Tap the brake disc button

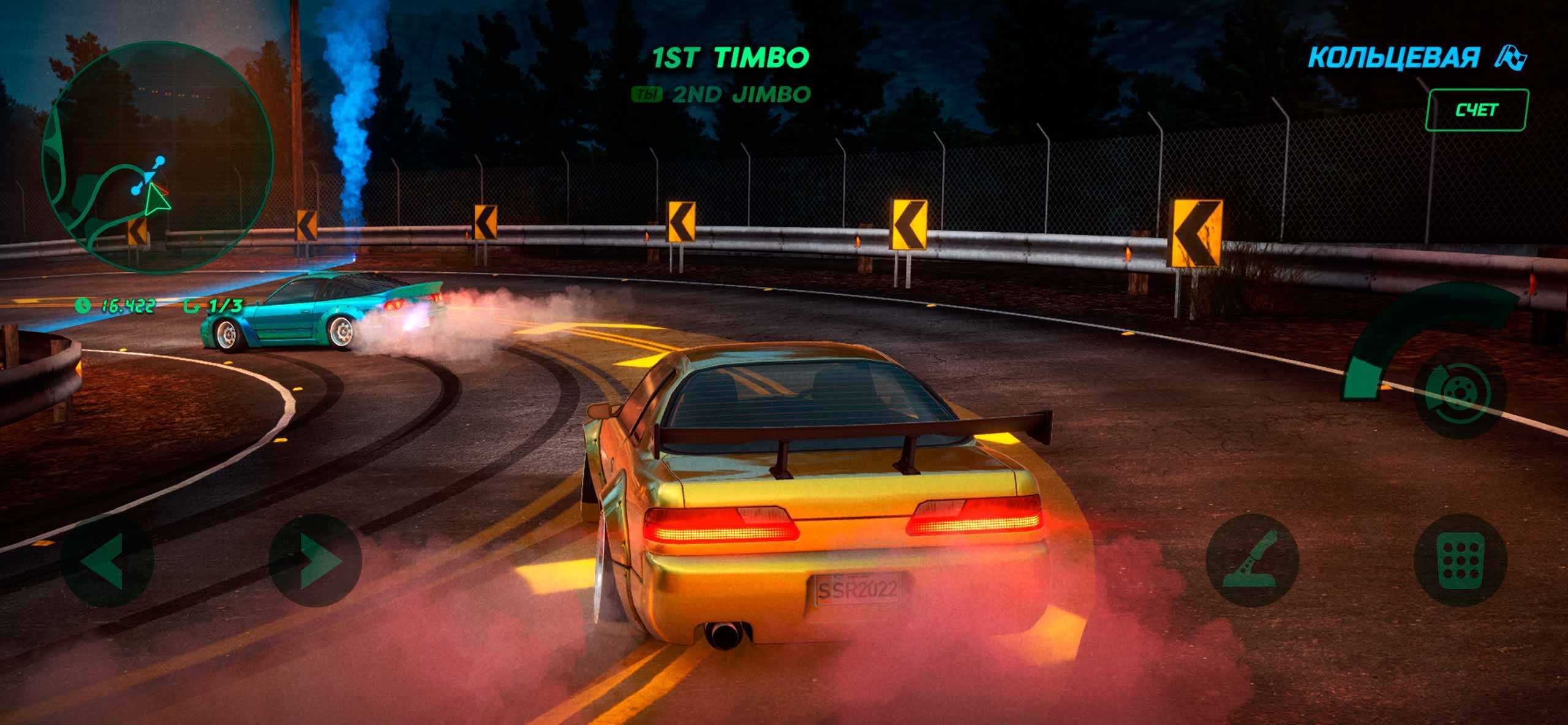1460,393
